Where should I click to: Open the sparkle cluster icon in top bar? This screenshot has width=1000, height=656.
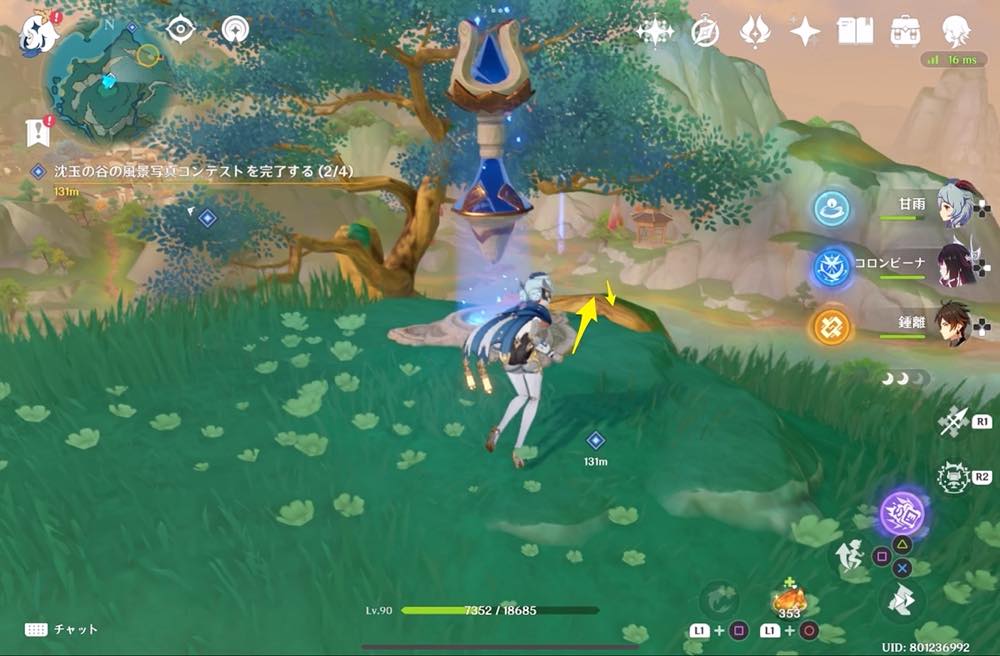tap(655, 32)
